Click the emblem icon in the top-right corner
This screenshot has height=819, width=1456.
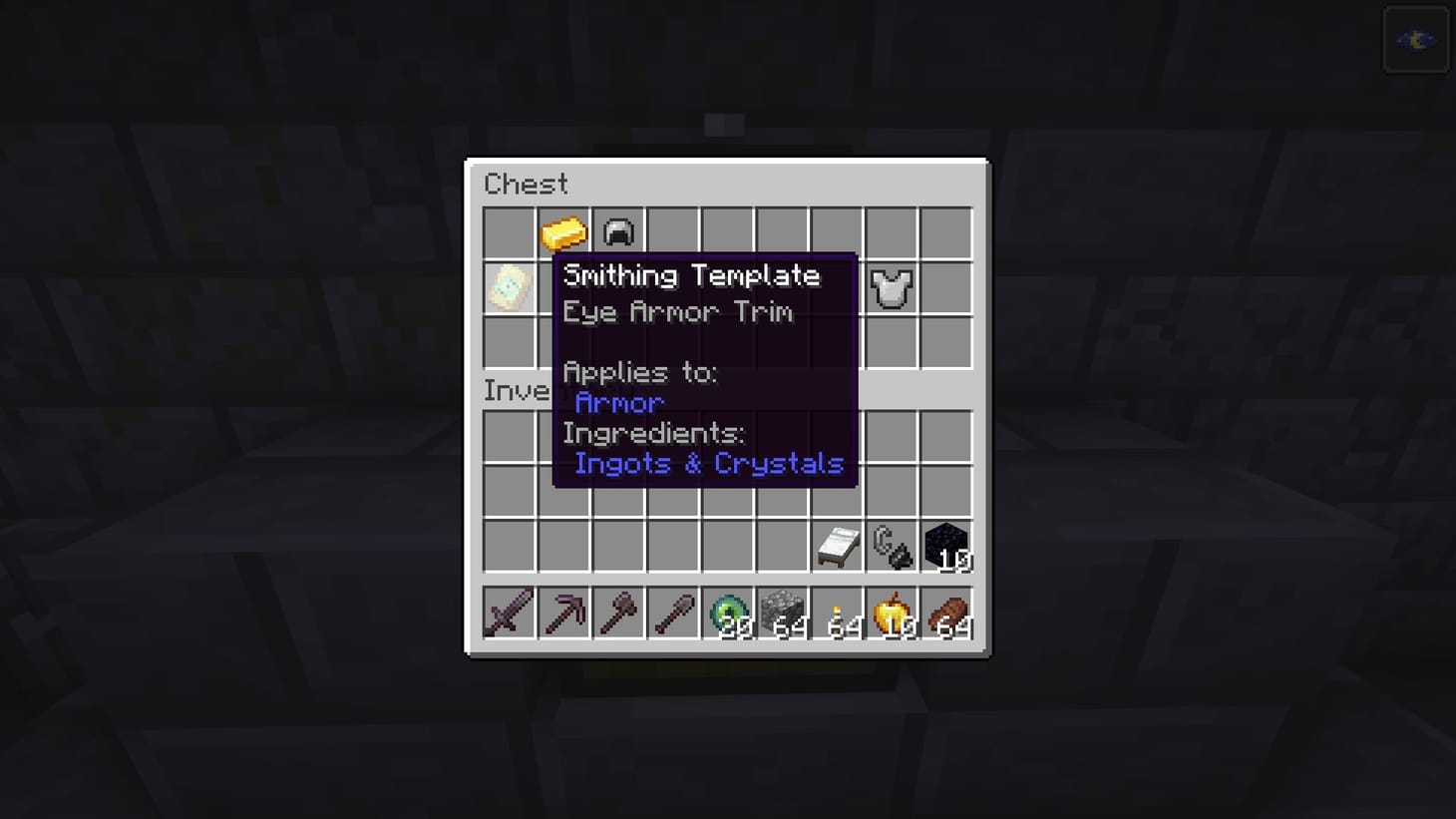(1415, 39)
